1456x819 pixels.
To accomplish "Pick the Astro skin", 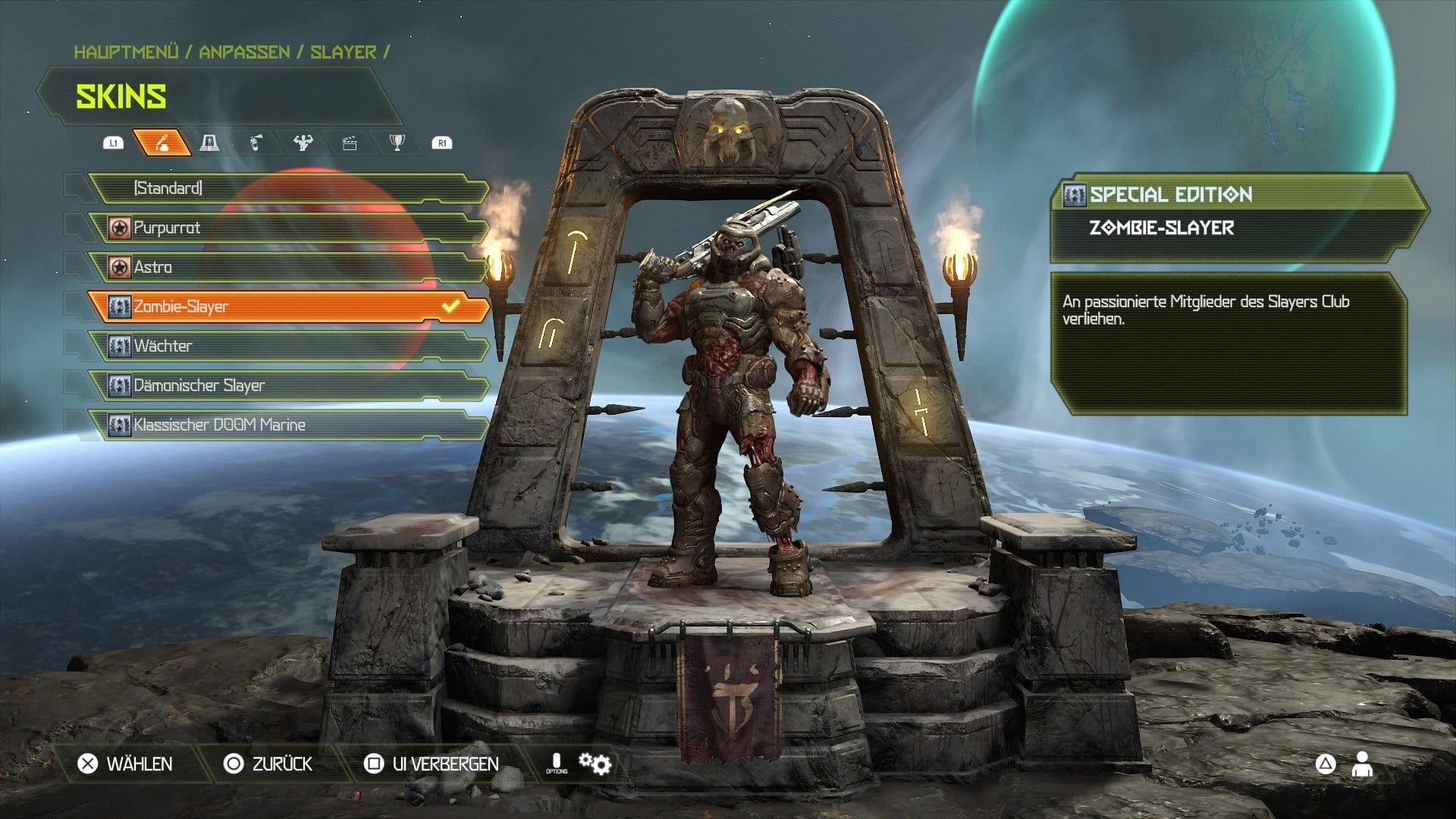I will pos(288,267).
